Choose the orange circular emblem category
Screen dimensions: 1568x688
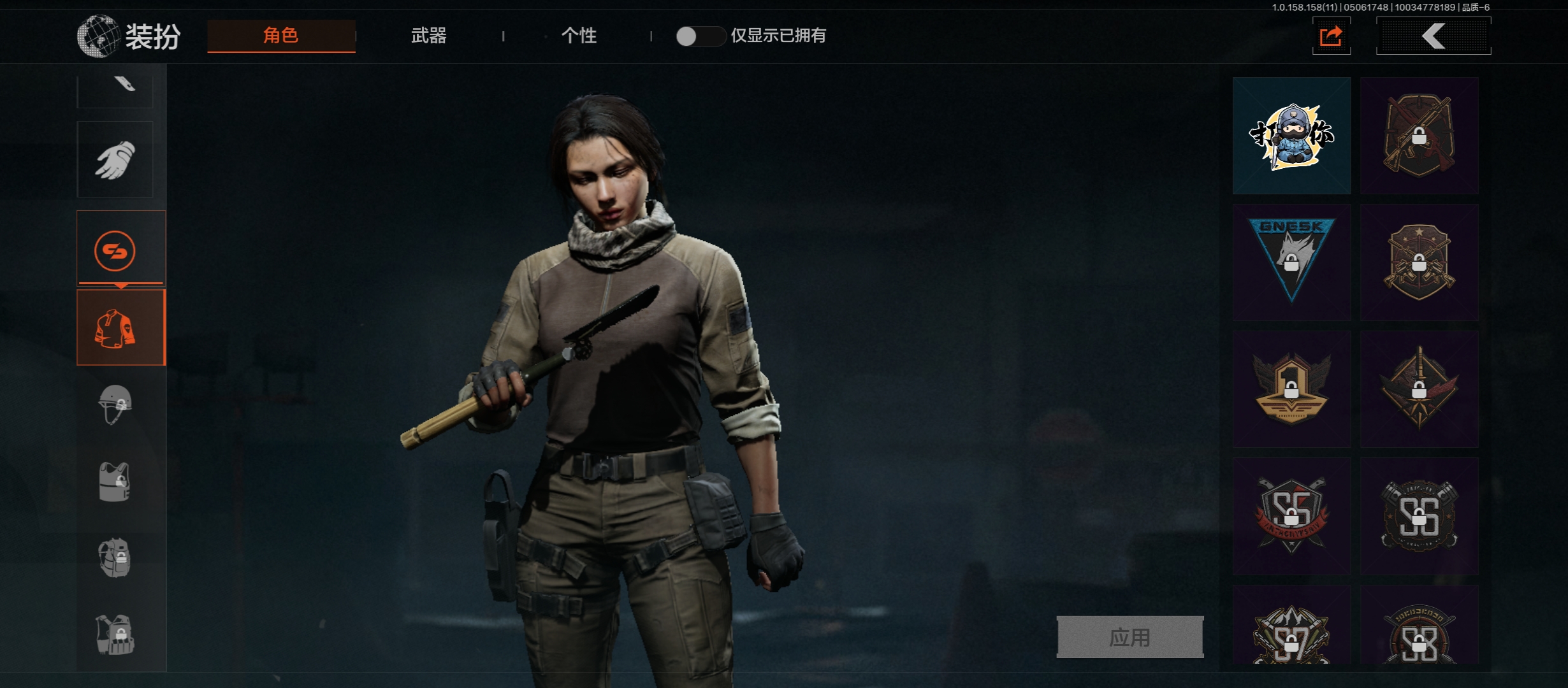pos(115,251)
